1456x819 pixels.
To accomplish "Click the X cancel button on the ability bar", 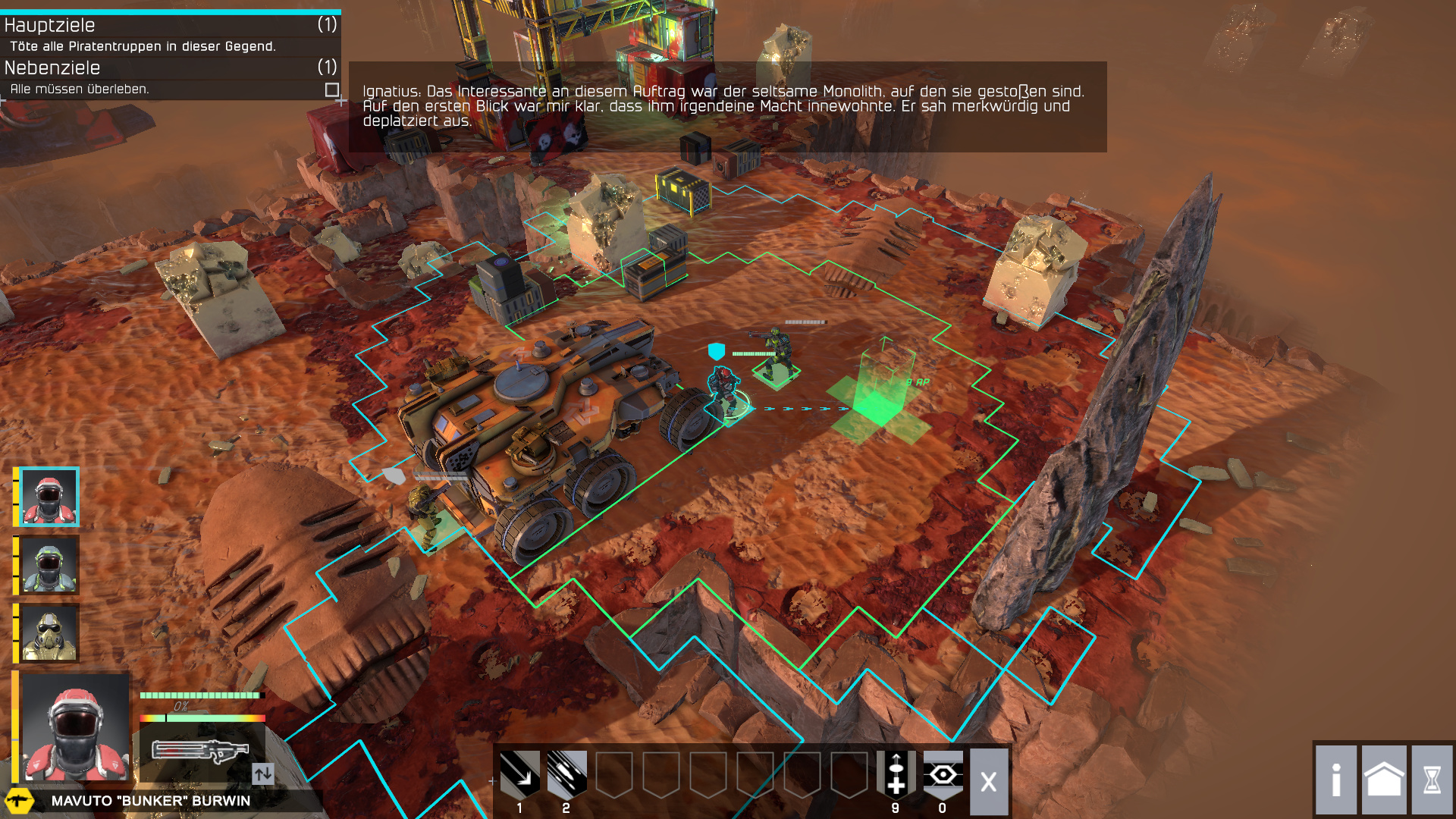I will 989,781.
